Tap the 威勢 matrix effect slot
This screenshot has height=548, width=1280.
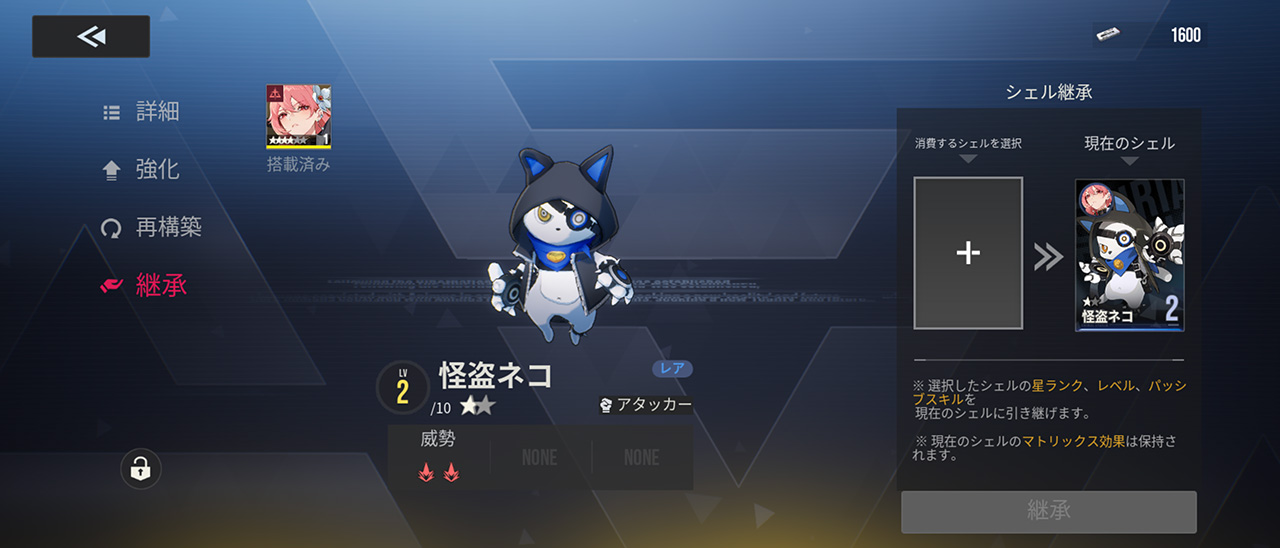tap(439, 457)
